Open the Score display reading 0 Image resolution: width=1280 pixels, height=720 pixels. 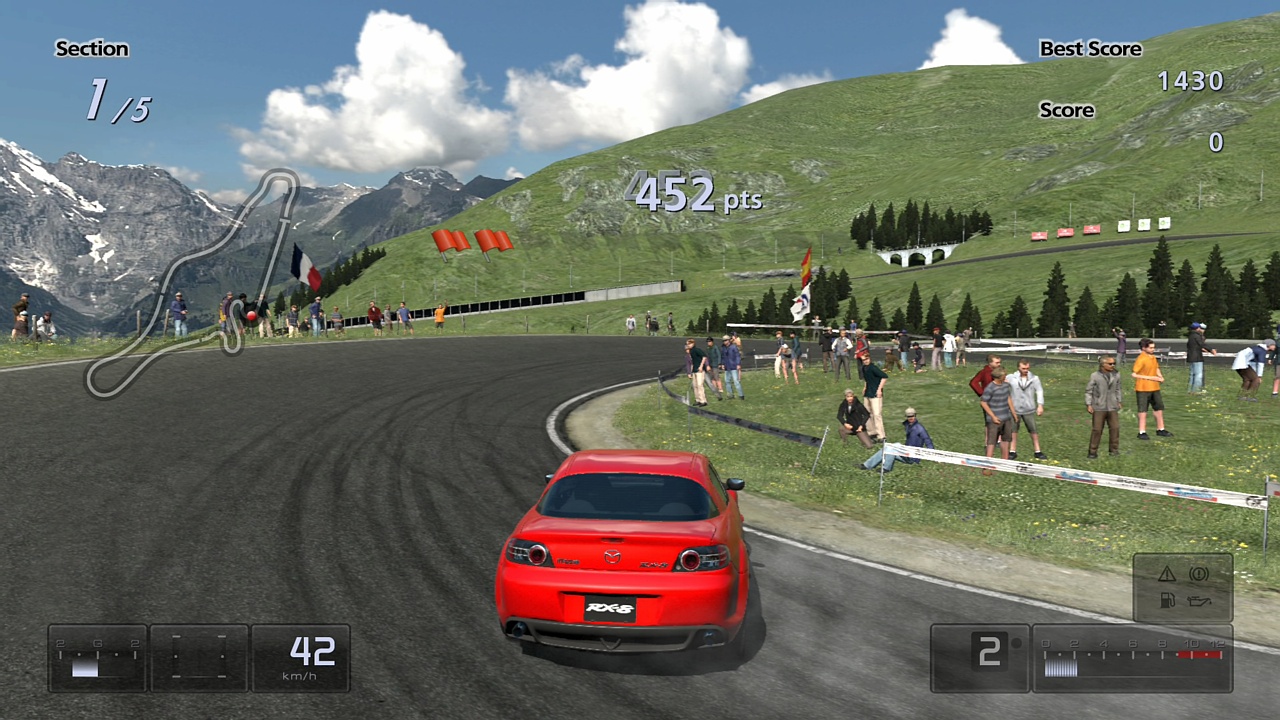(x=1217, y=141)
